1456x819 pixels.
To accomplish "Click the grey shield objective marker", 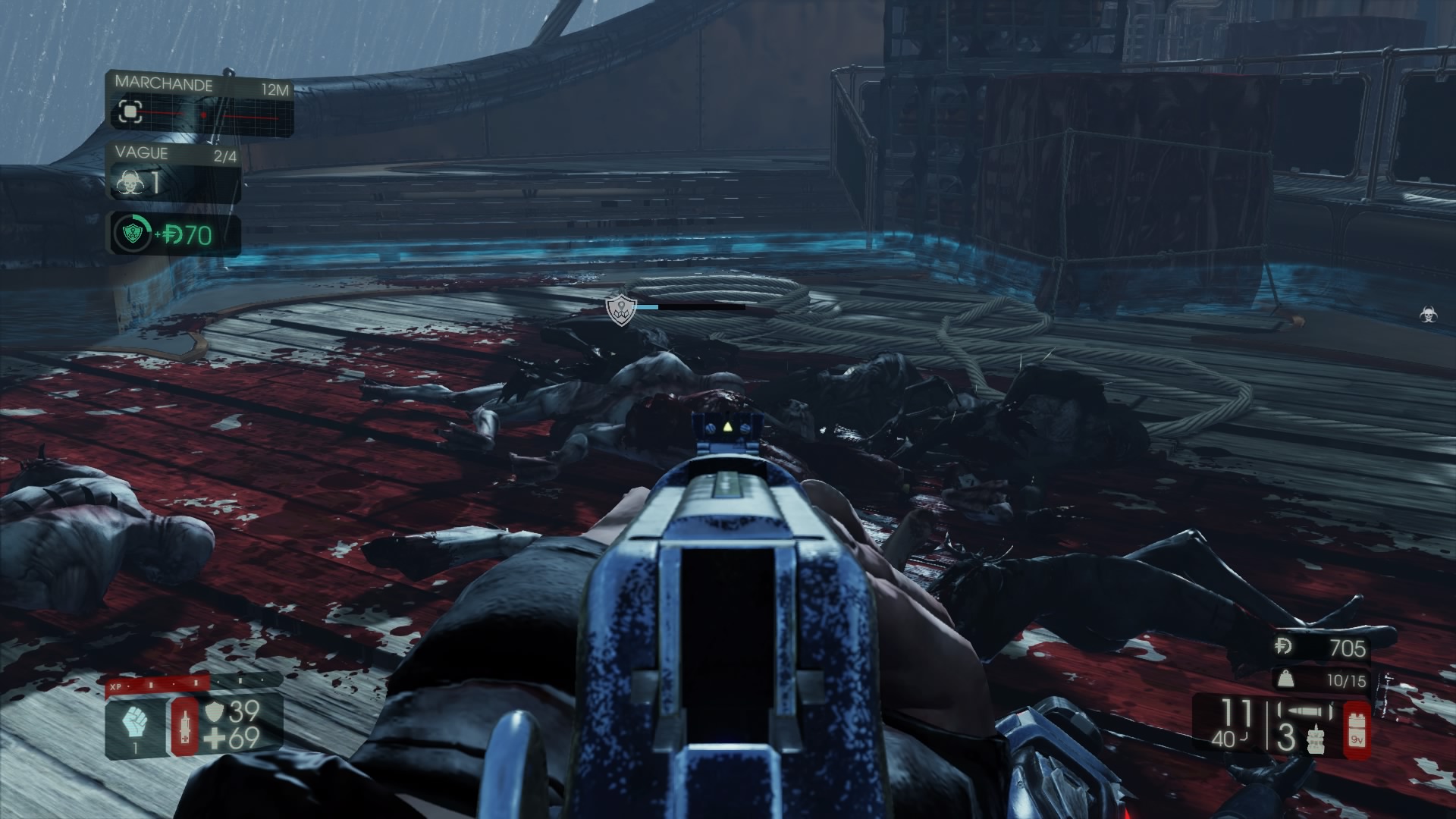I will click(x=620, y=310).
